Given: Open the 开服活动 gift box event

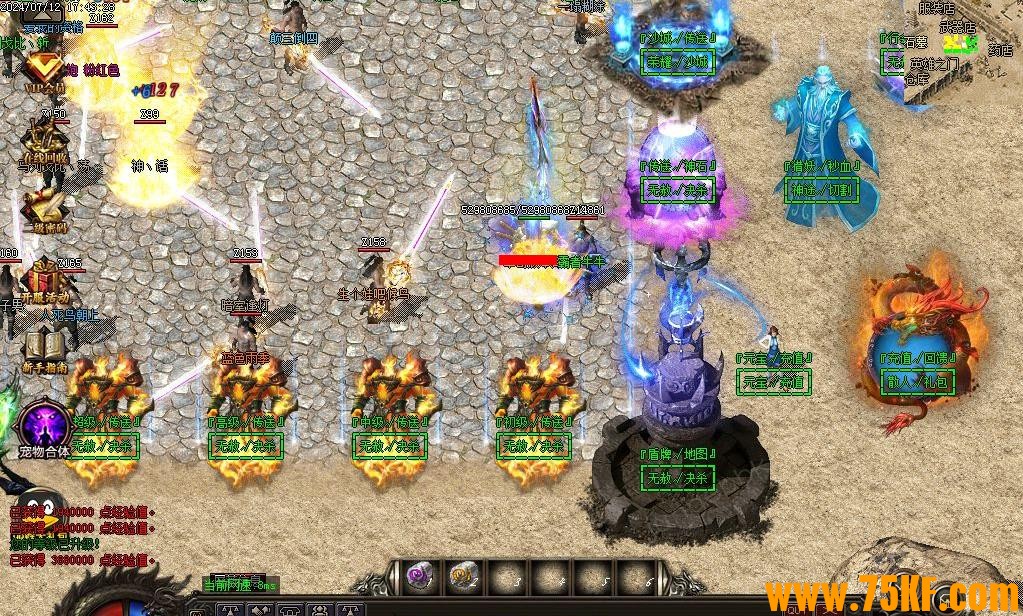Looking at the screenshot, I should (x=44, y=279).
